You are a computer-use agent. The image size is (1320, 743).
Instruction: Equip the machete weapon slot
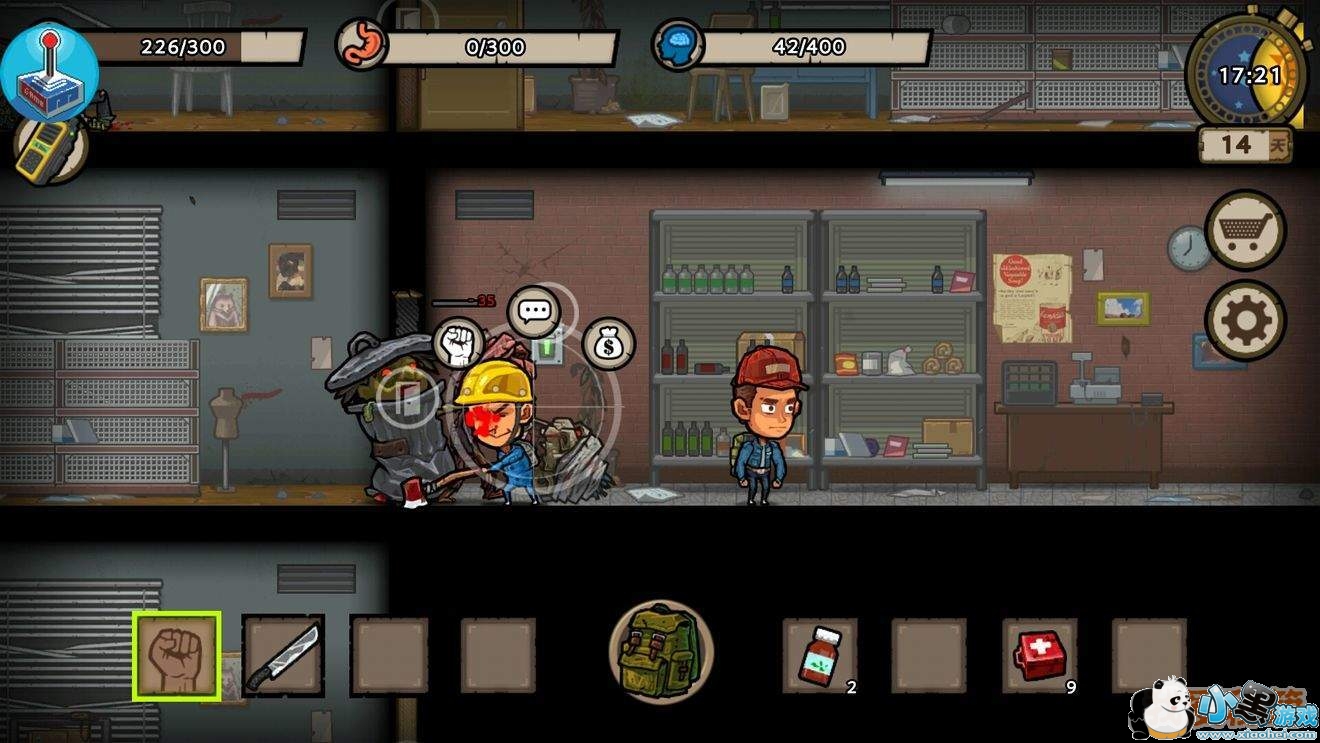(x=284, y=656)
